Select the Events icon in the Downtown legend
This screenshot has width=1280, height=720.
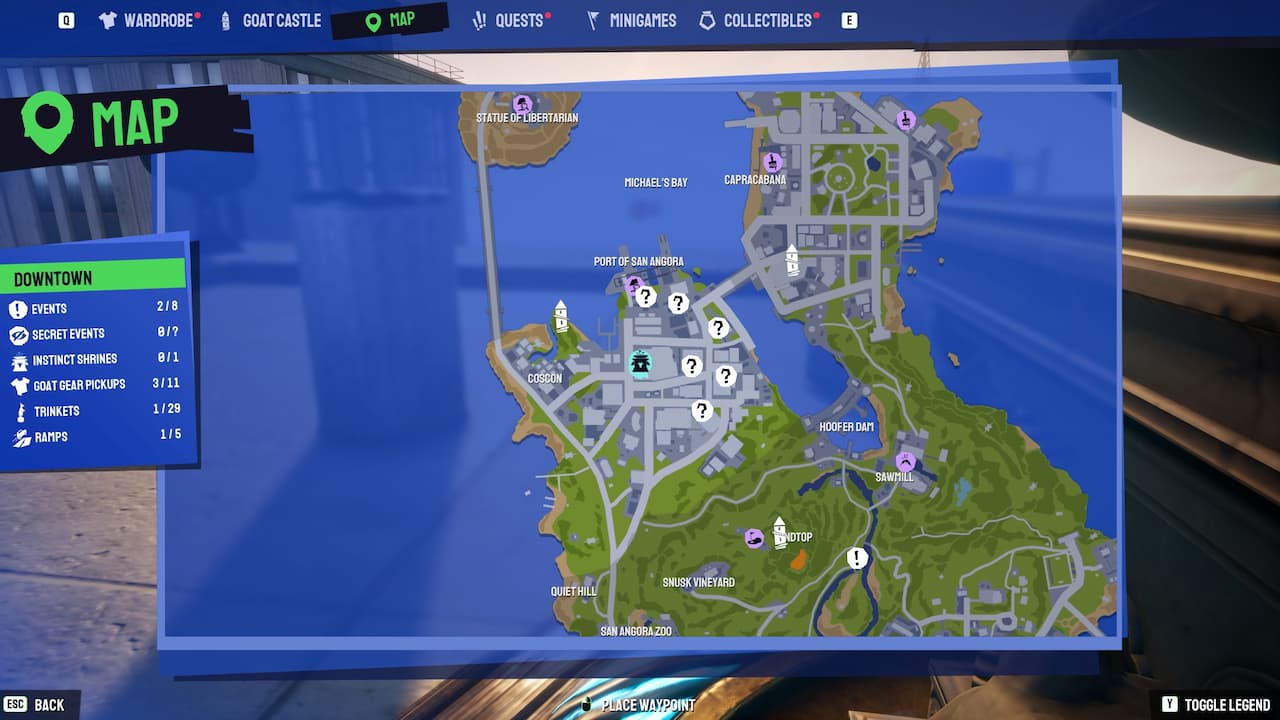click(x=17, y=308)
